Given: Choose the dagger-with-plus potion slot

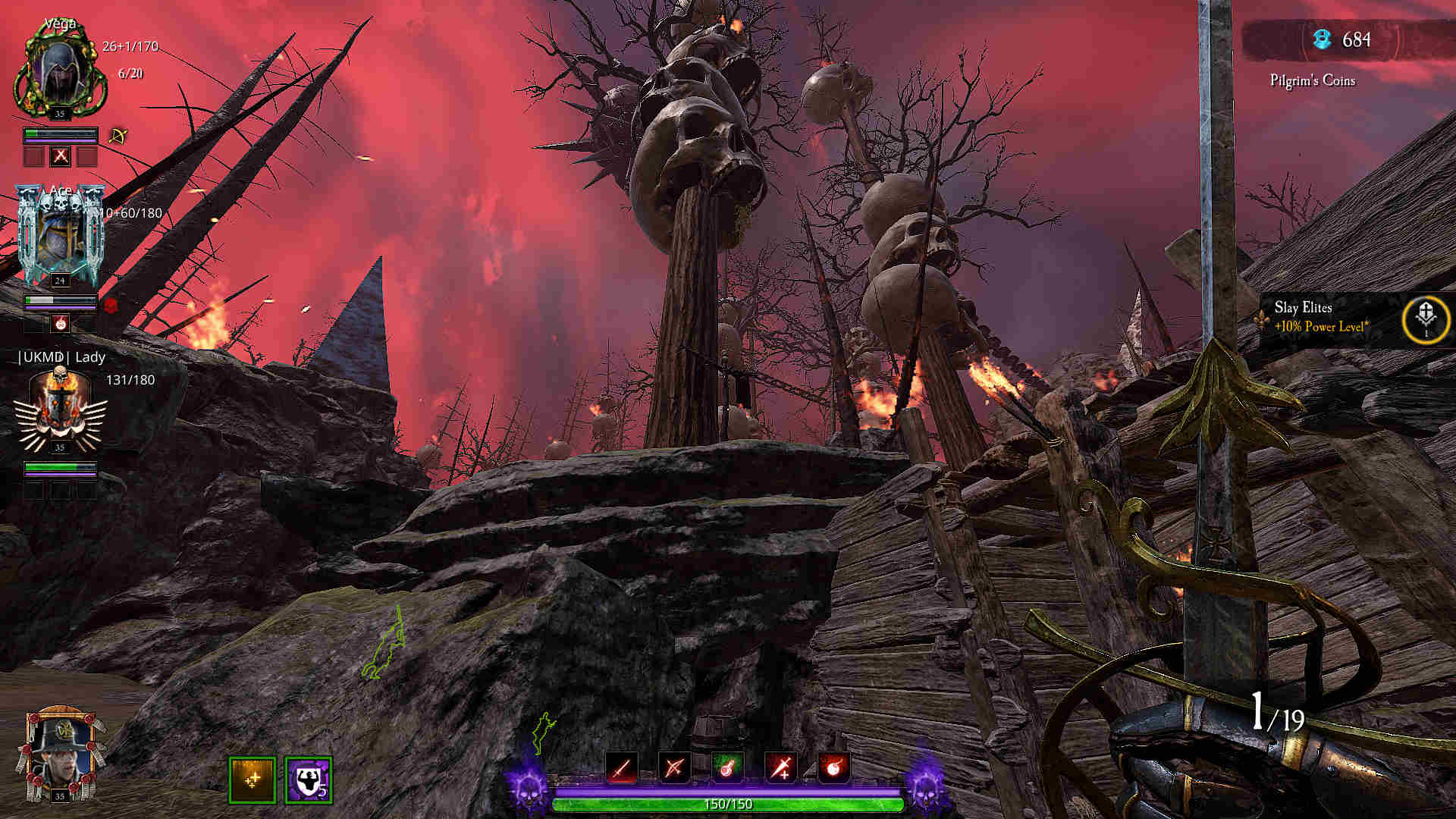Looking at the screenshot, I should pyautogui.click(x=781, y=767).
